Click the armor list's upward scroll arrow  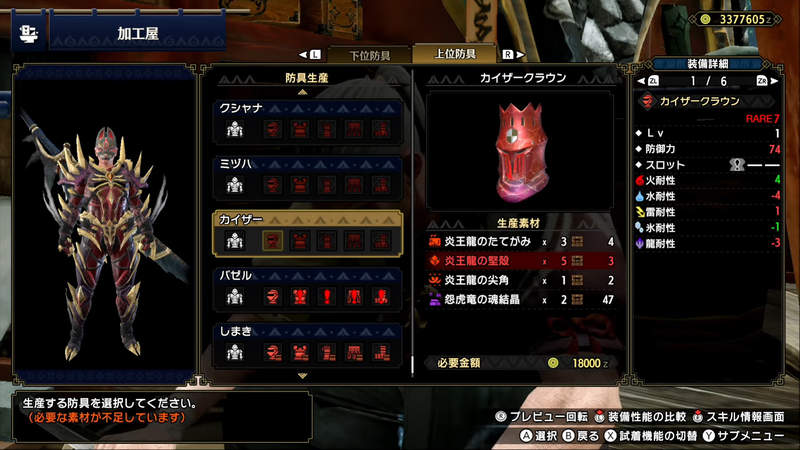point(302,92)
